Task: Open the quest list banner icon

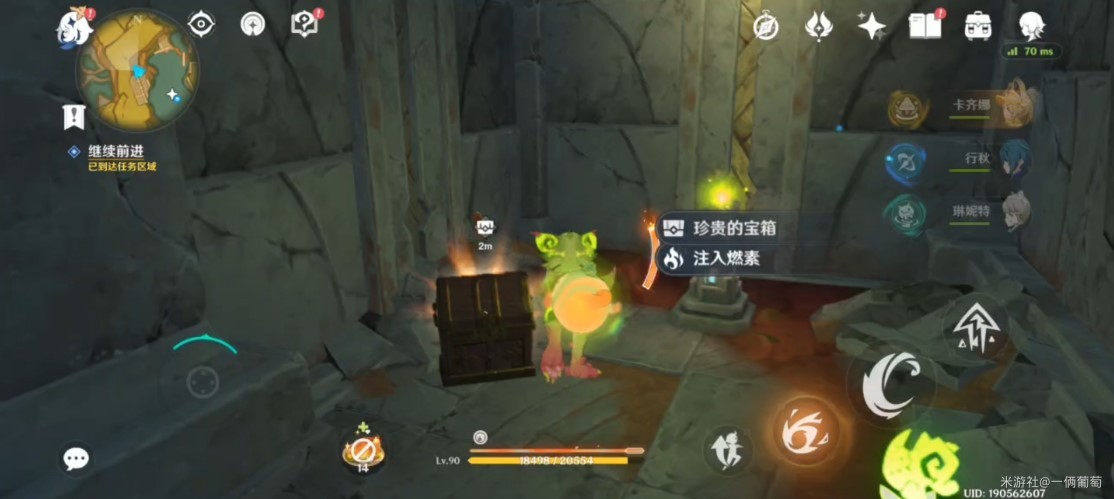Action: click(73, 117)
